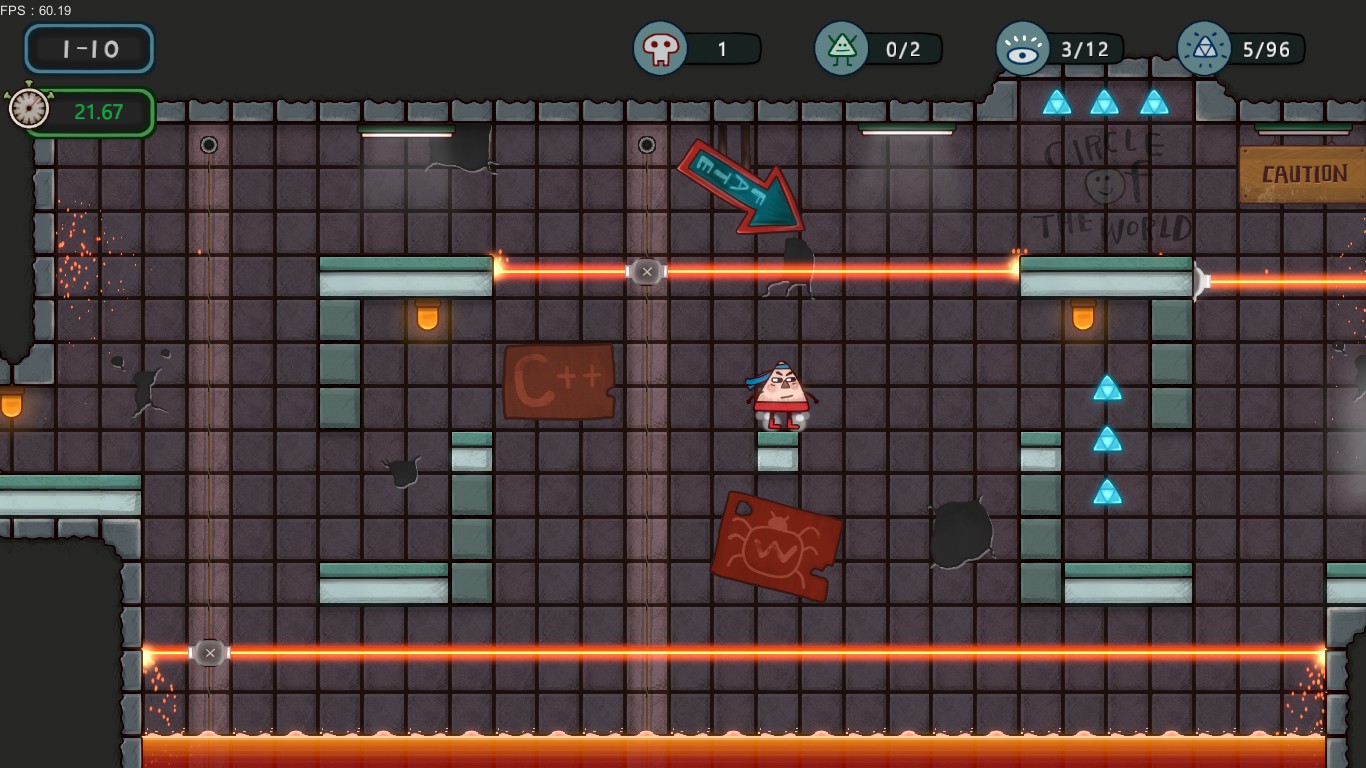Click the triangle gem counter icon
1366x768 pixels.
pos(1204,48)
